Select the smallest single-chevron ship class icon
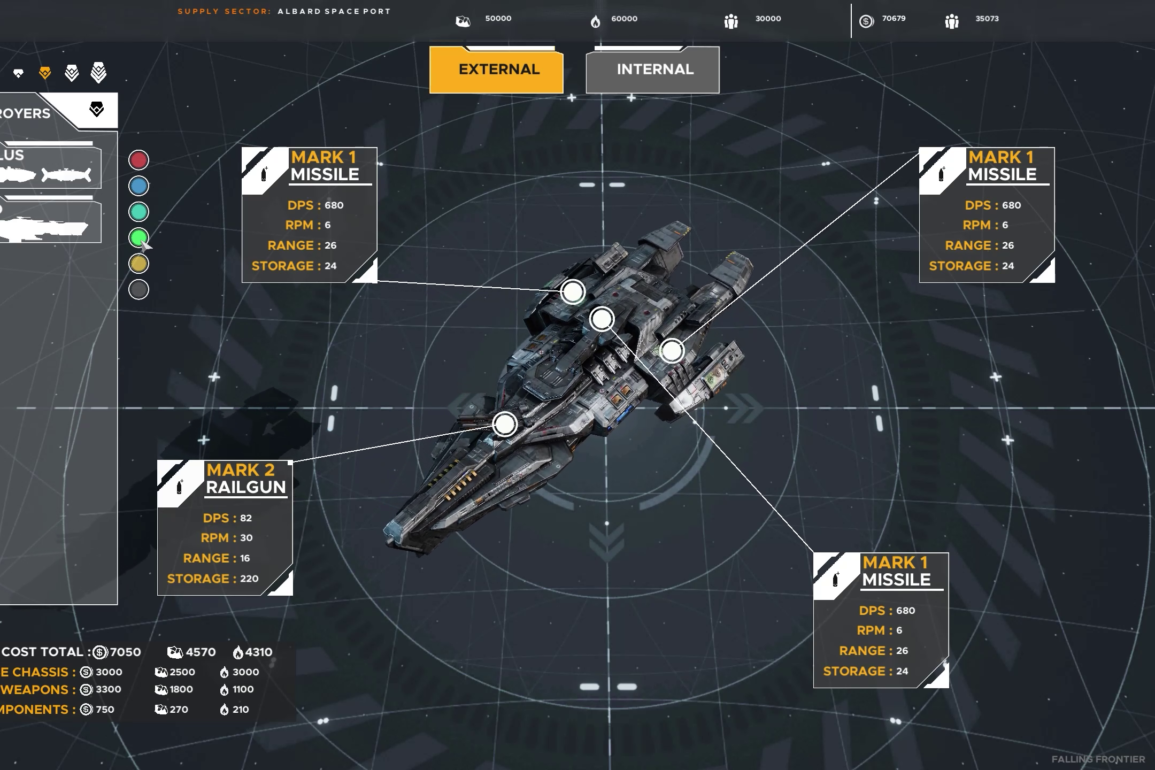The image size is (1155, 770). [18, 73]
